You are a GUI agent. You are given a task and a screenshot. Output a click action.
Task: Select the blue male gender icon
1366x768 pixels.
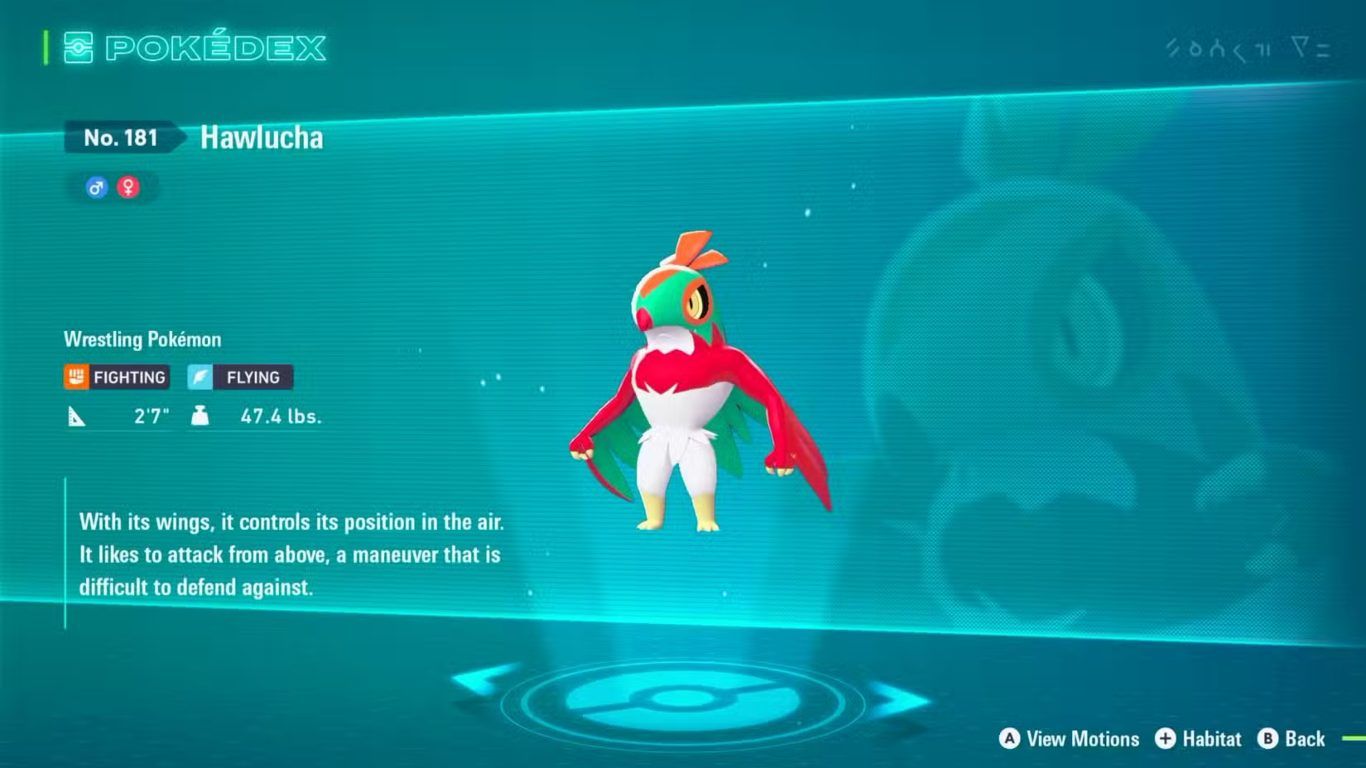pyautogui.click(x=97, y=187)
